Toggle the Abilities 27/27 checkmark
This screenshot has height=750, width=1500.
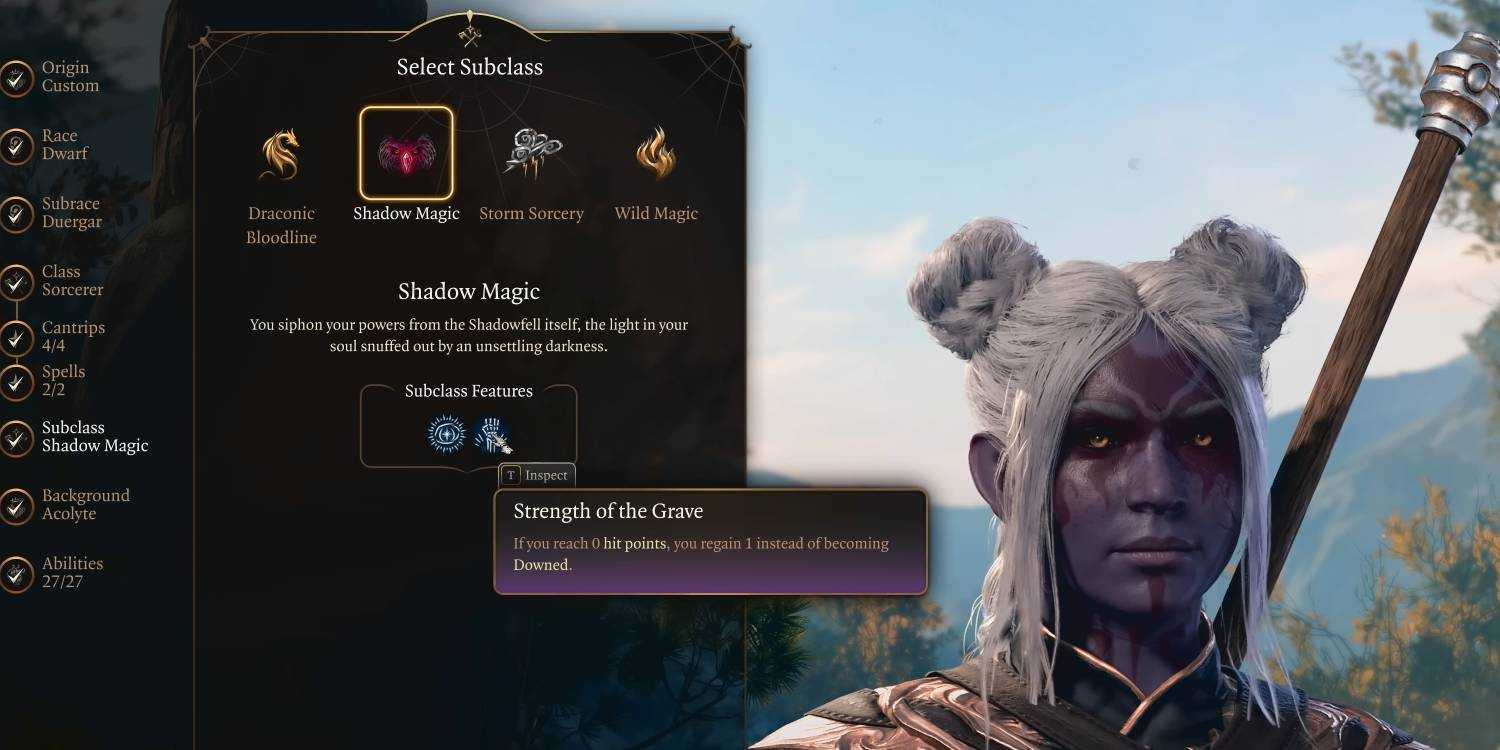(16, 572)
